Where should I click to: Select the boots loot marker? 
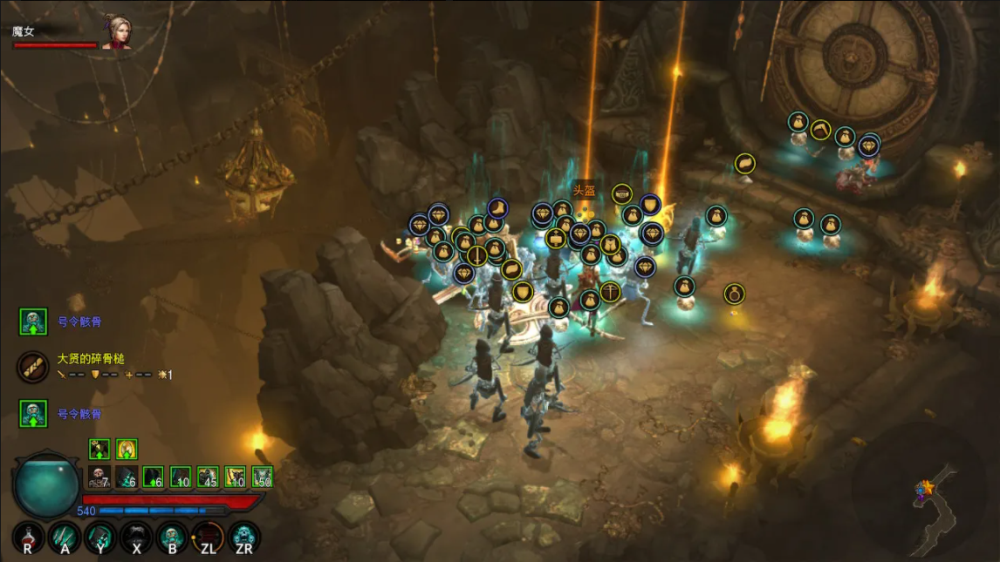(x=497, y=209)
